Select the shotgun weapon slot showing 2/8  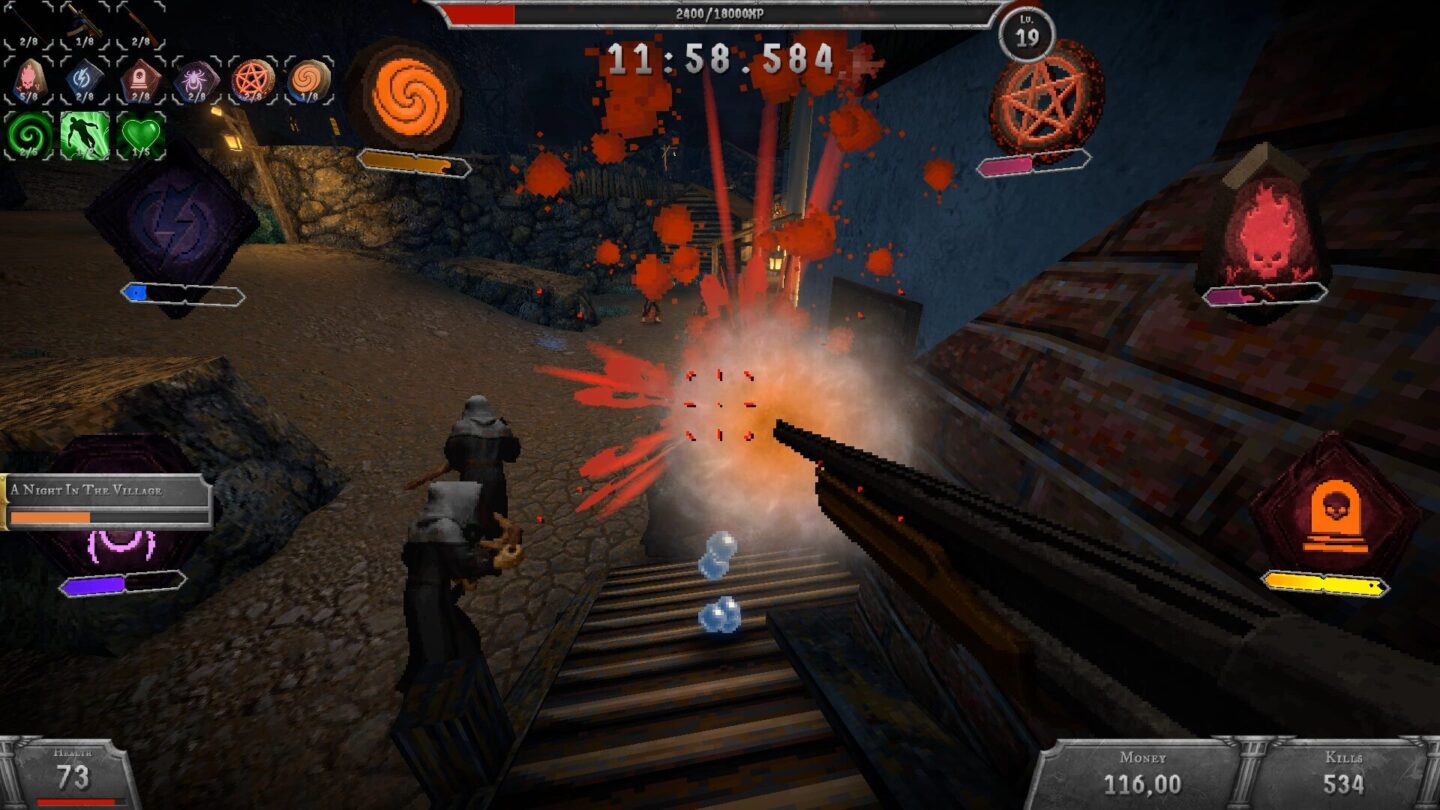tap(140, 20)
